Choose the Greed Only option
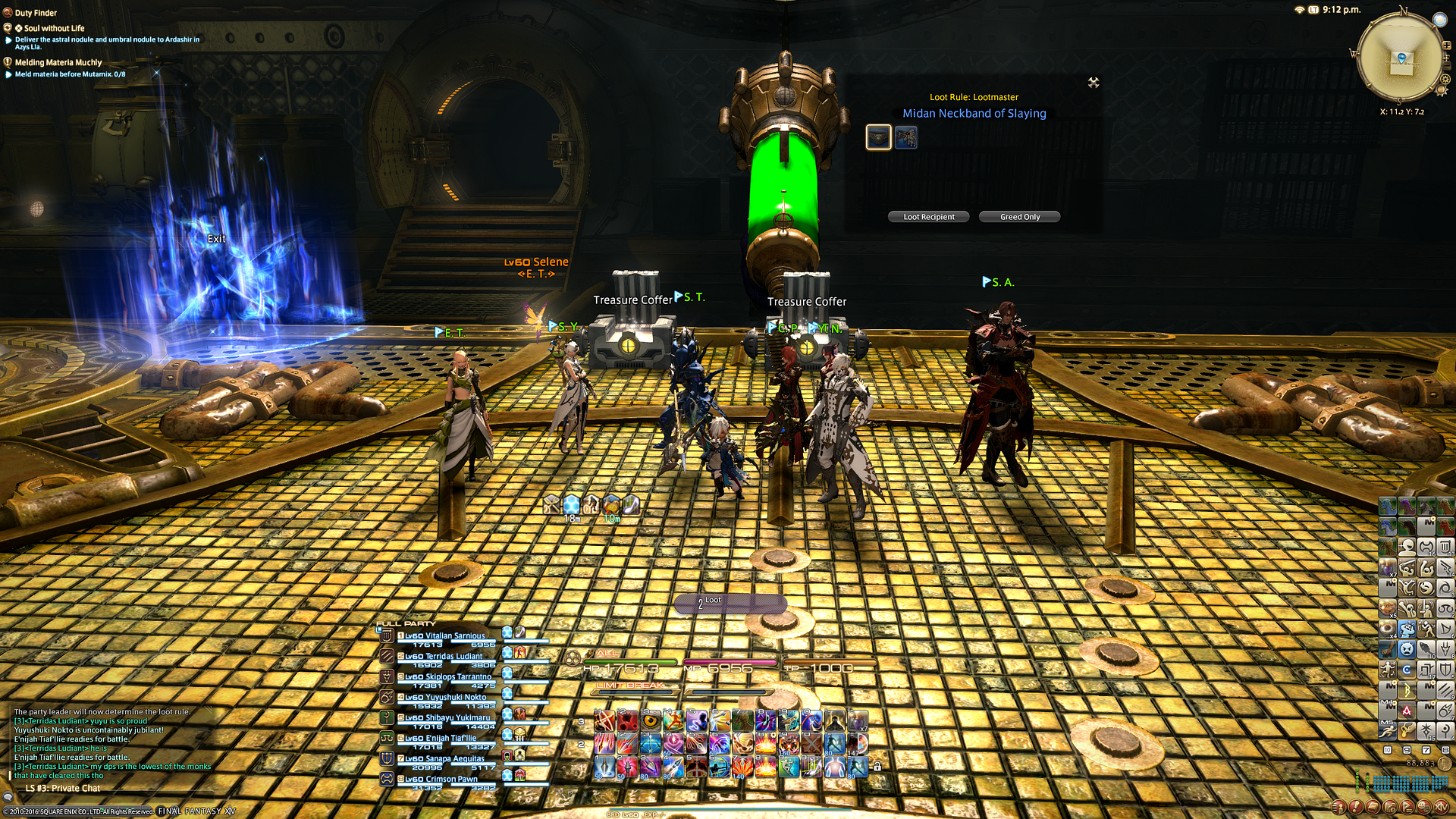 1019,217
